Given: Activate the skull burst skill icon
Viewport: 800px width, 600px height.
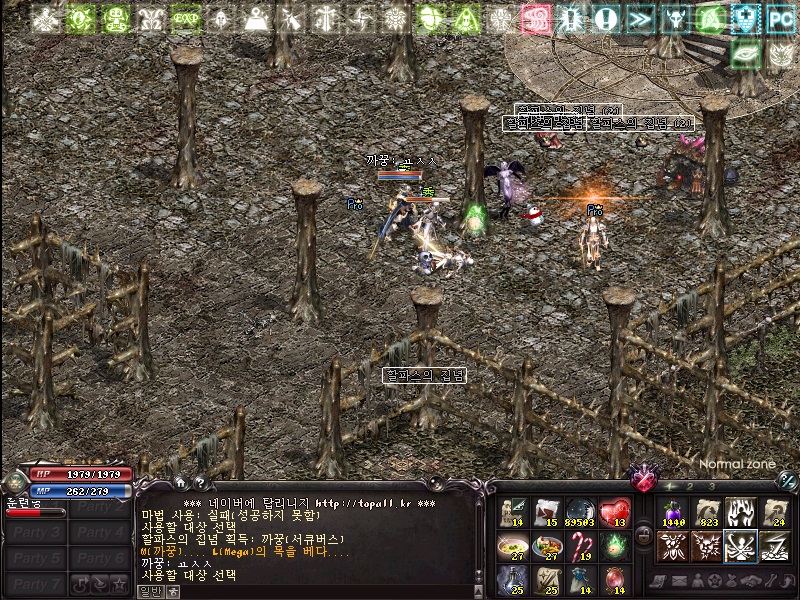Looking at the screenshot, I should 707,546.
